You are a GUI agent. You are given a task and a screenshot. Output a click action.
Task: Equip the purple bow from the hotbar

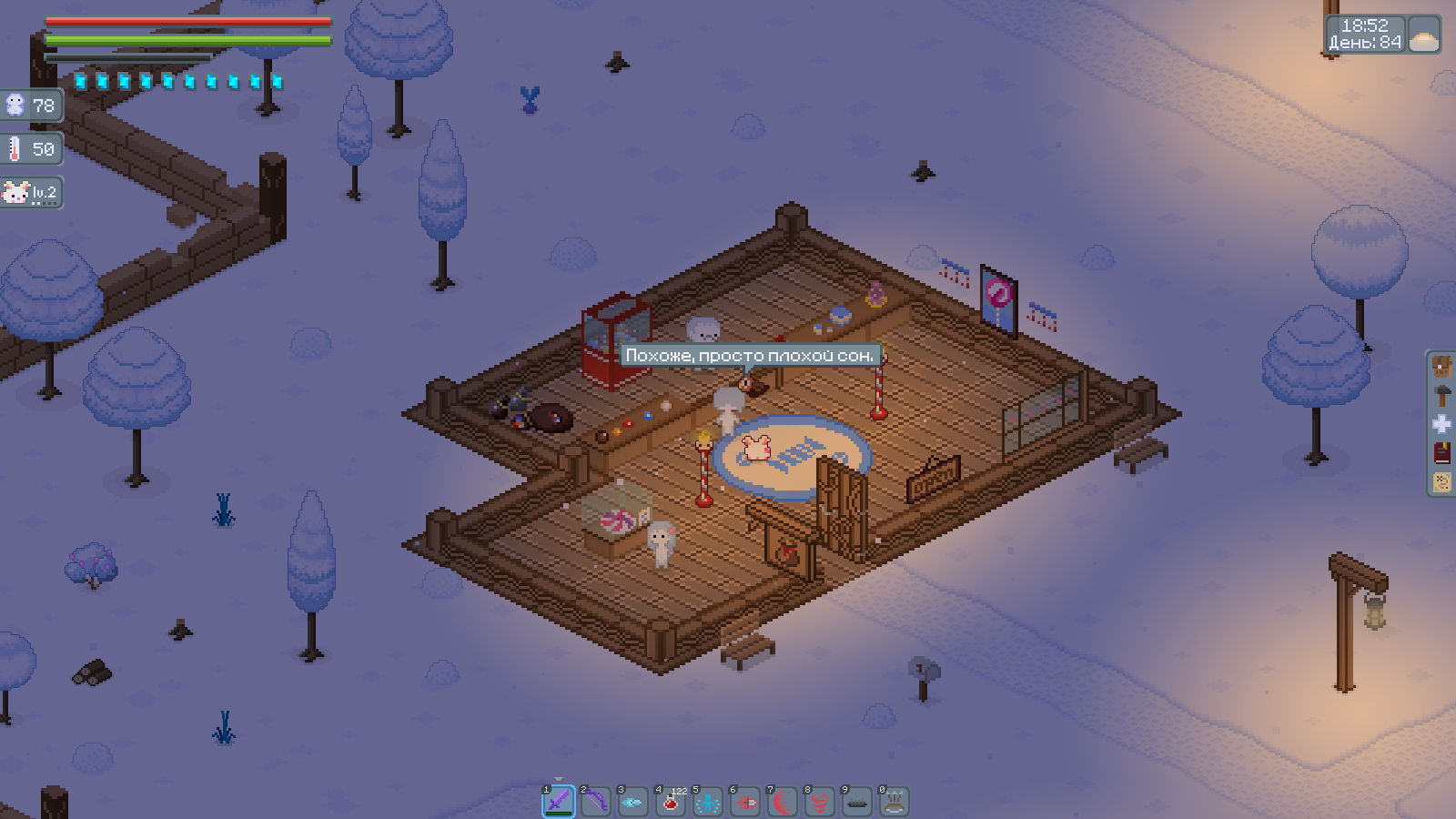[x=596, y=802]
